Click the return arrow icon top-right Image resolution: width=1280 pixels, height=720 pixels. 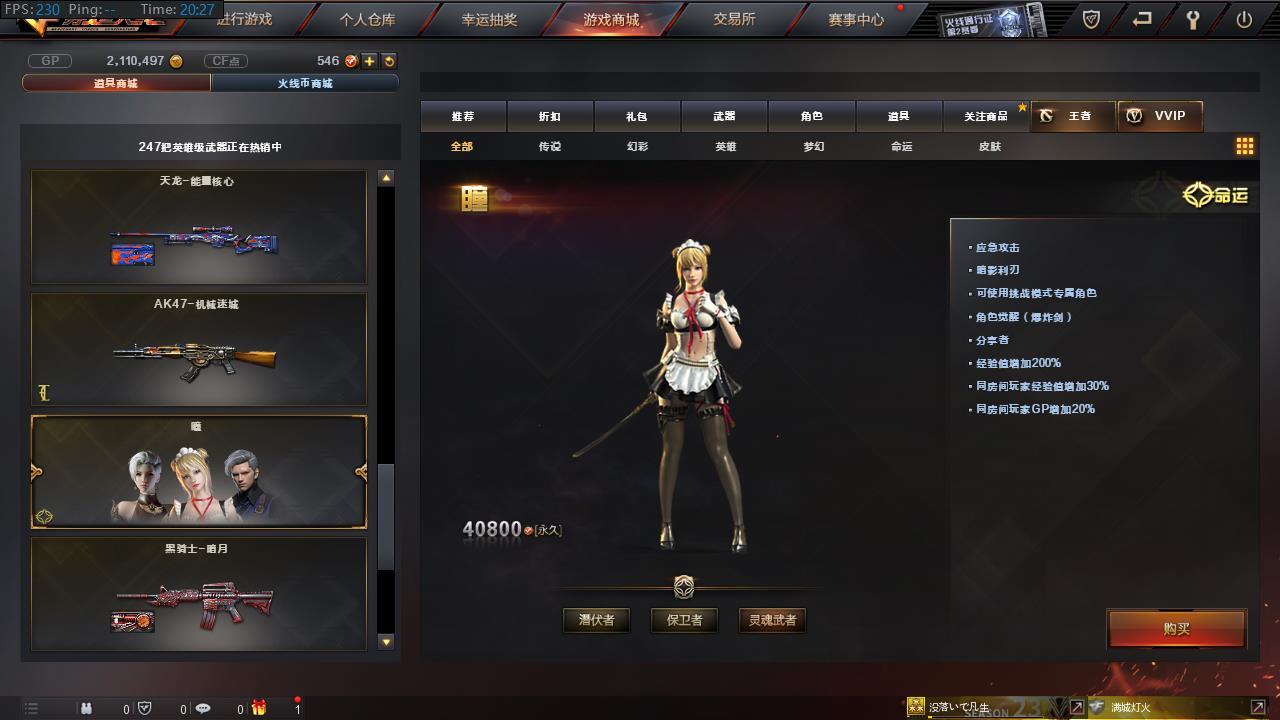click(x=1141, y=19)
